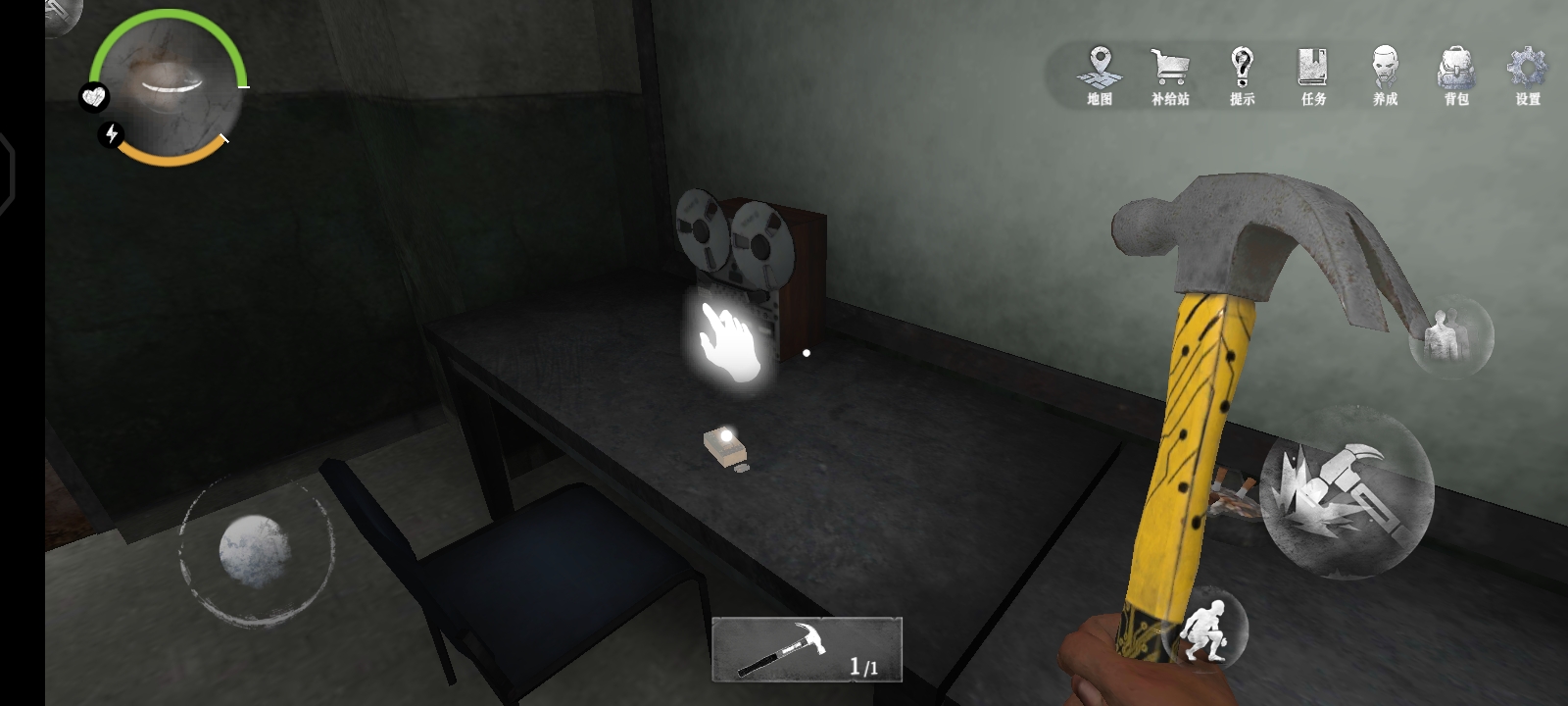Open the 设置 settings menu
This screenshot has height=706, width=1568.
point(1527,76)
